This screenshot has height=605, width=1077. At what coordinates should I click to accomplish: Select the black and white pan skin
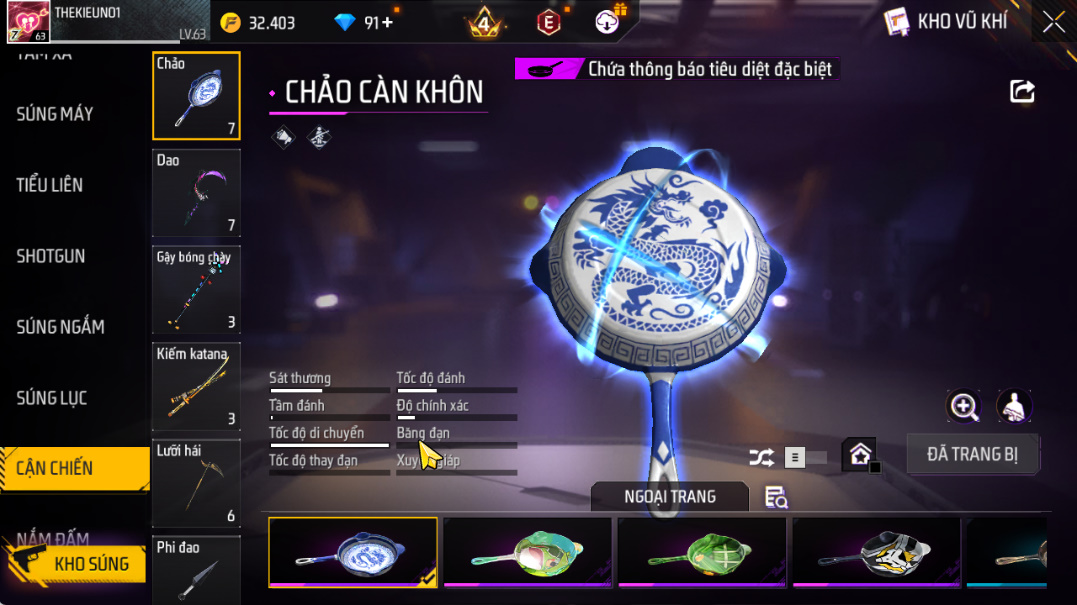(877, 552)
